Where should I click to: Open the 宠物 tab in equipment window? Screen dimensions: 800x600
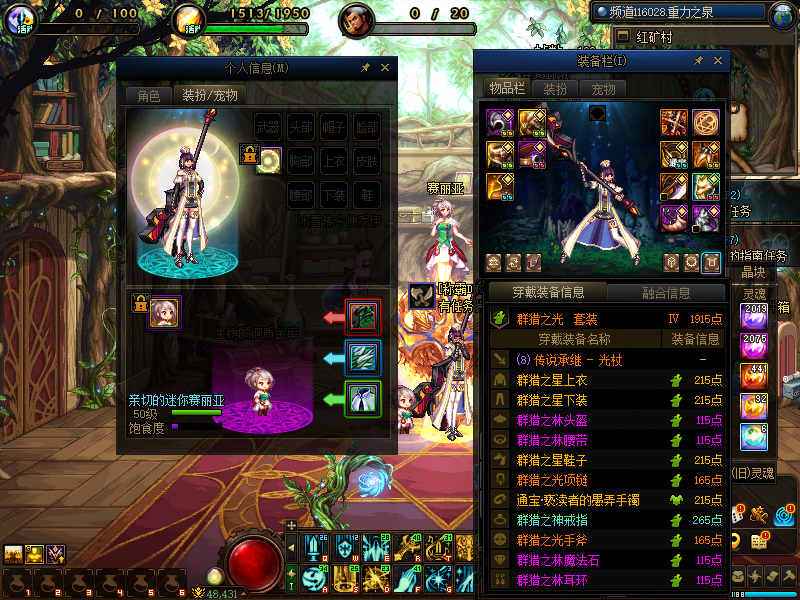tap(603, 89)
